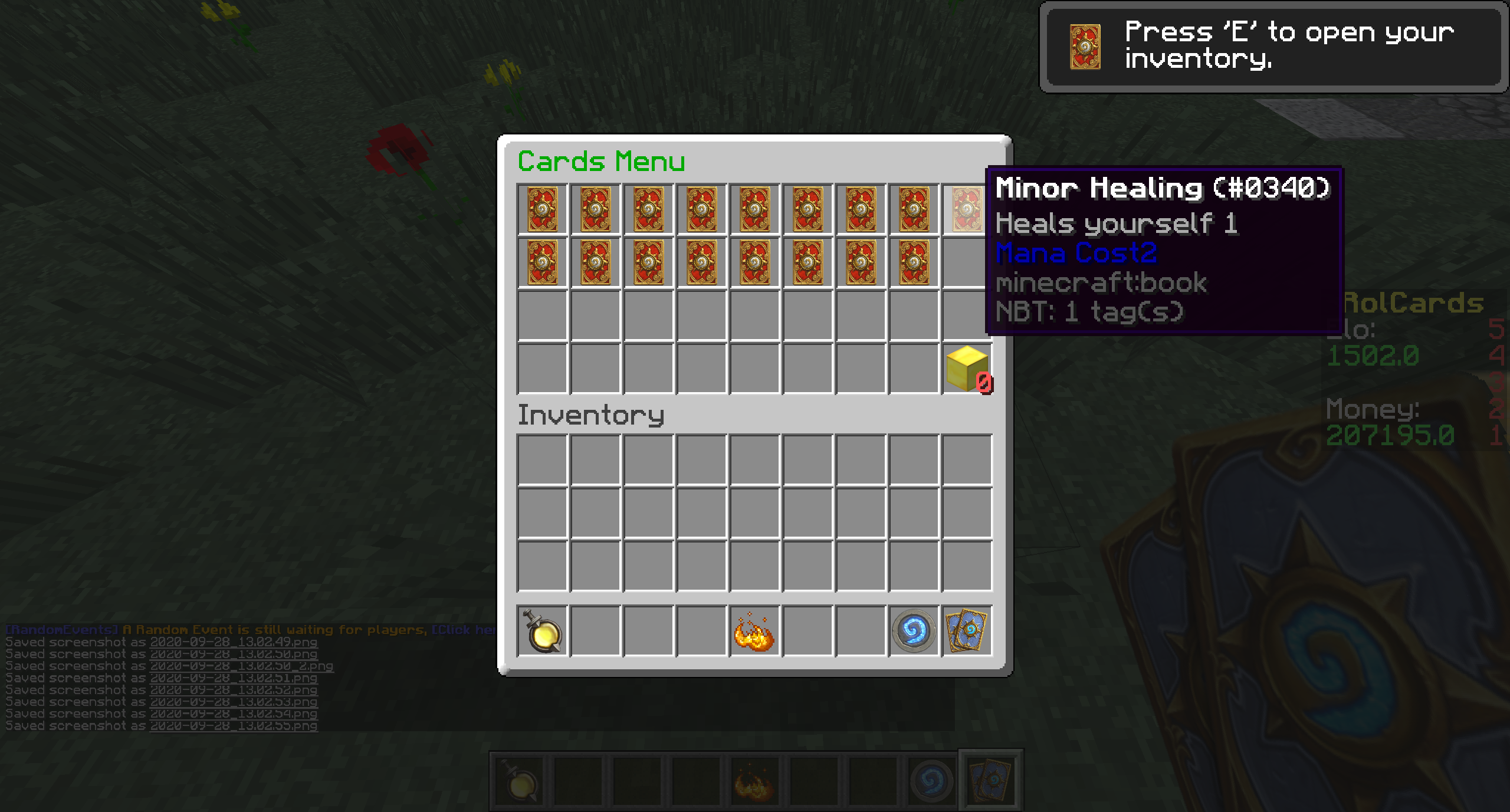
Task: Pick the flame item in the inventory window
Action: click(x=754, y=632)
